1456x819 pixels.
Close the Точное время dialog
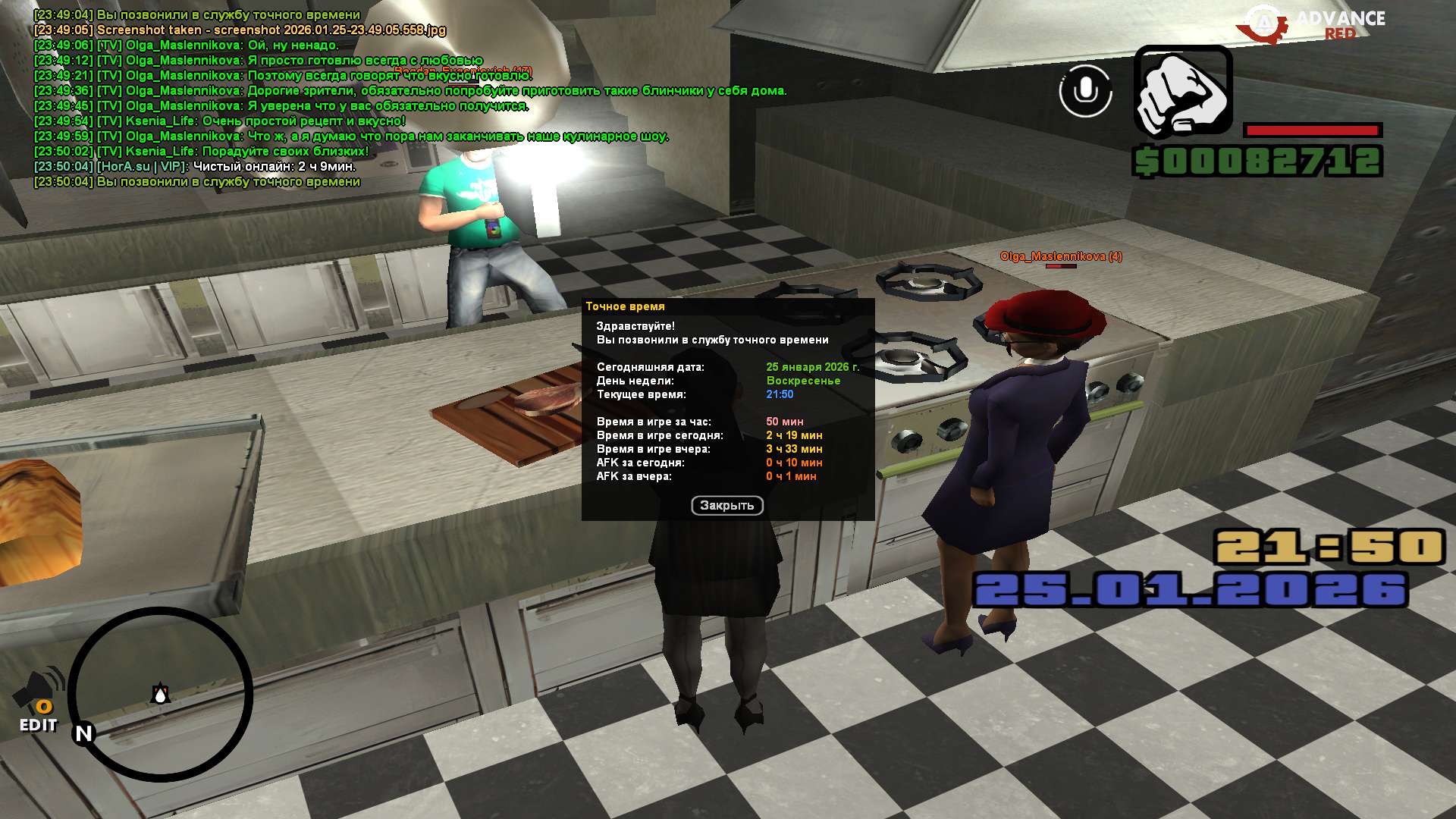(726, 506)
